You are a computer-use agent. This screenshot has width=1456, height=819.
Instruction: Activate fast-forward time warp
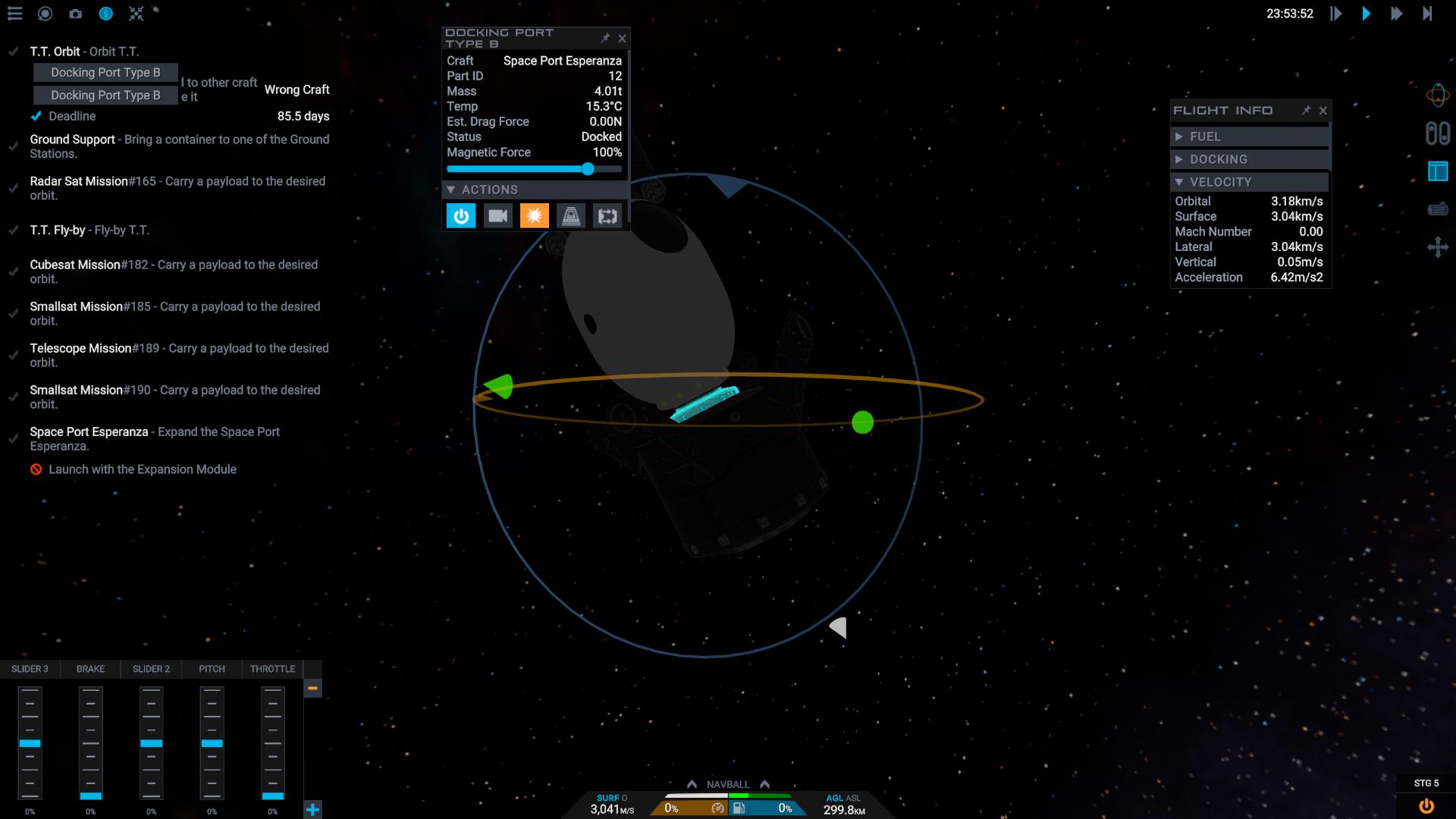(x=1396, y=14)
